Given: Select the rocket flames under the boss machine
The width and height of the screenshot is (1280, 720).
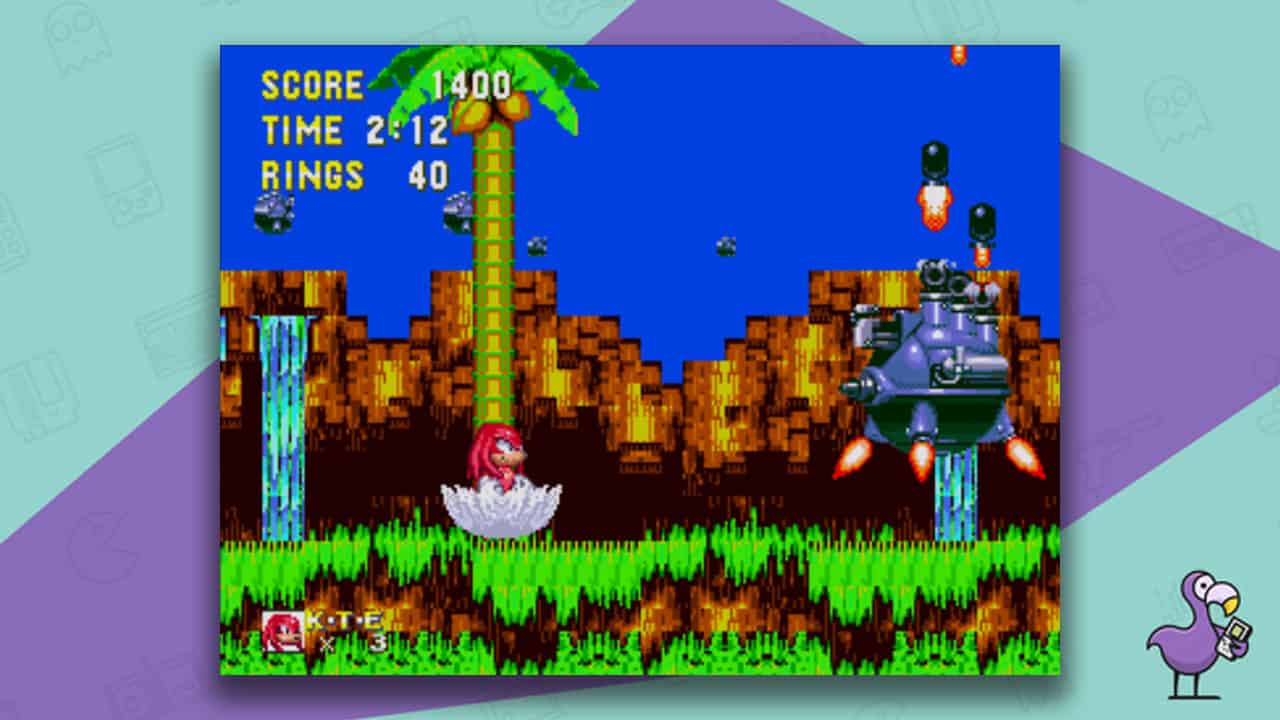Looking at the screenshot, I should click(x=920, y=460).
